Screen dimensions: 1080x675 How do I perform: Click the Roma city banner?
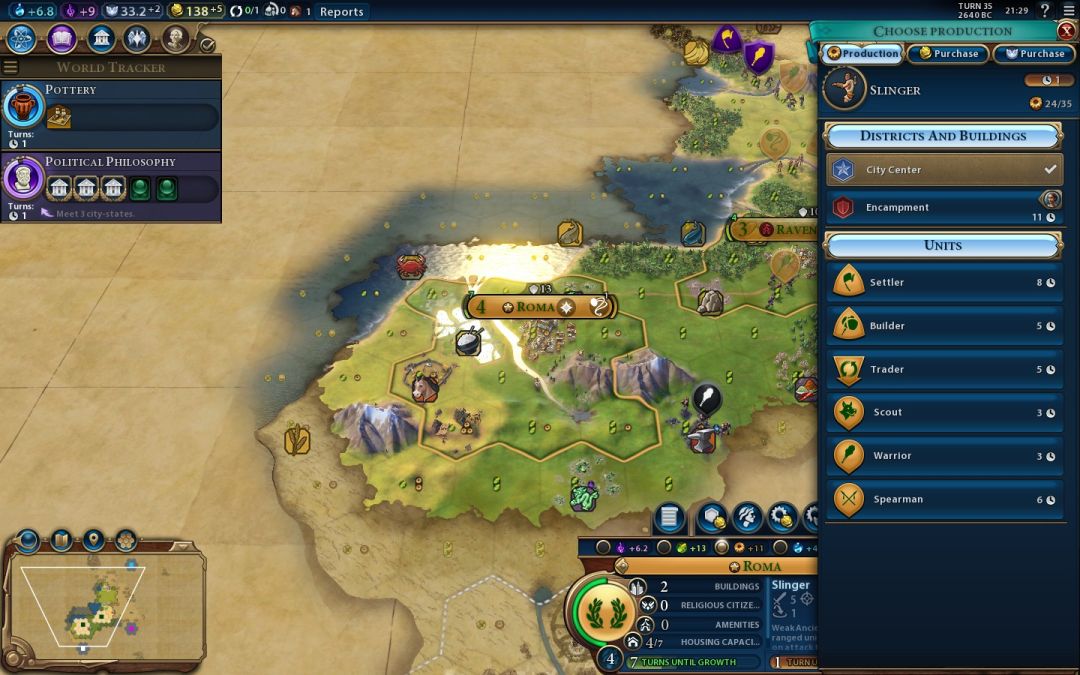(x=536, y=306)
